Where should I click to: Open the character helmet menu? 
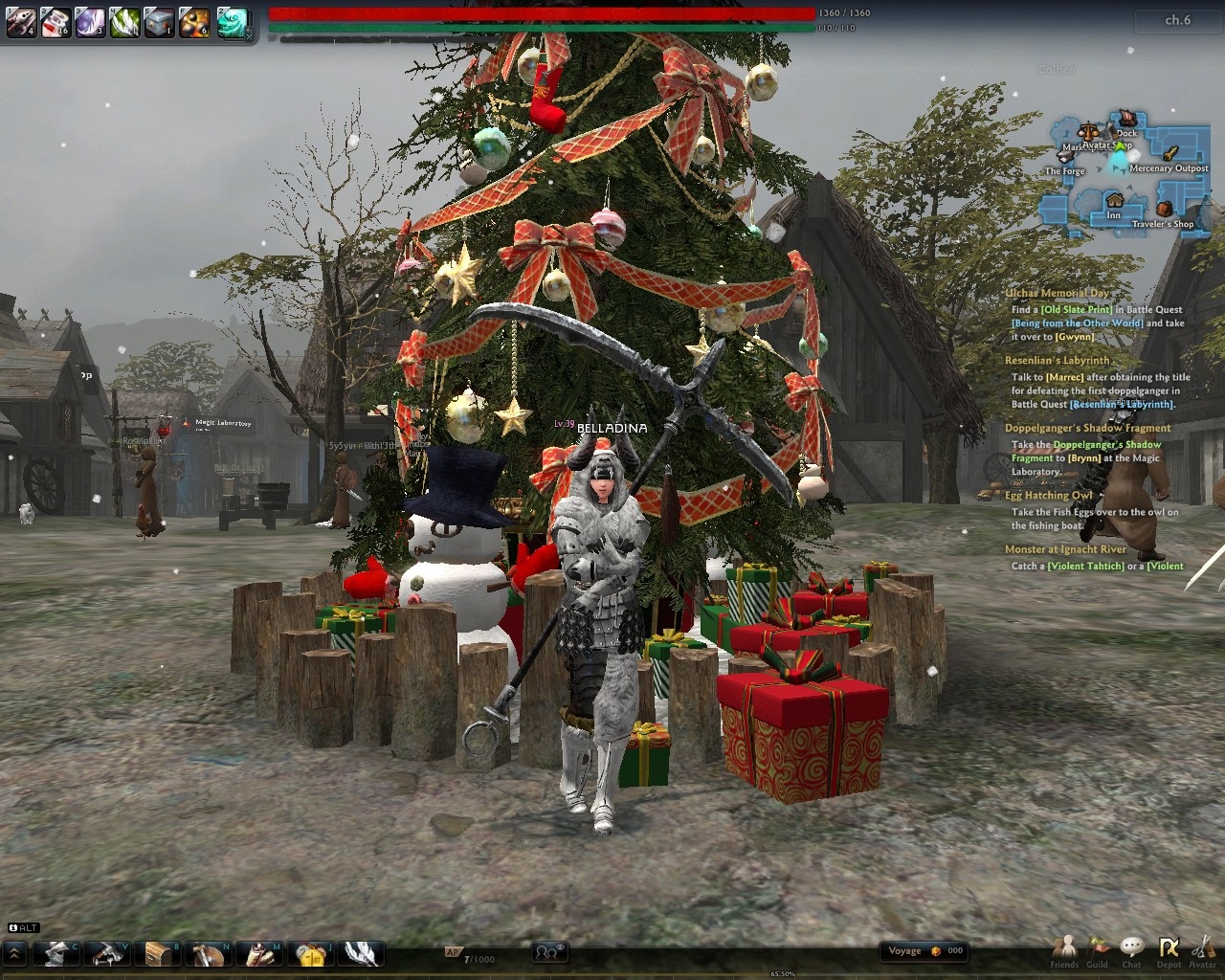(x=56, y=953)
